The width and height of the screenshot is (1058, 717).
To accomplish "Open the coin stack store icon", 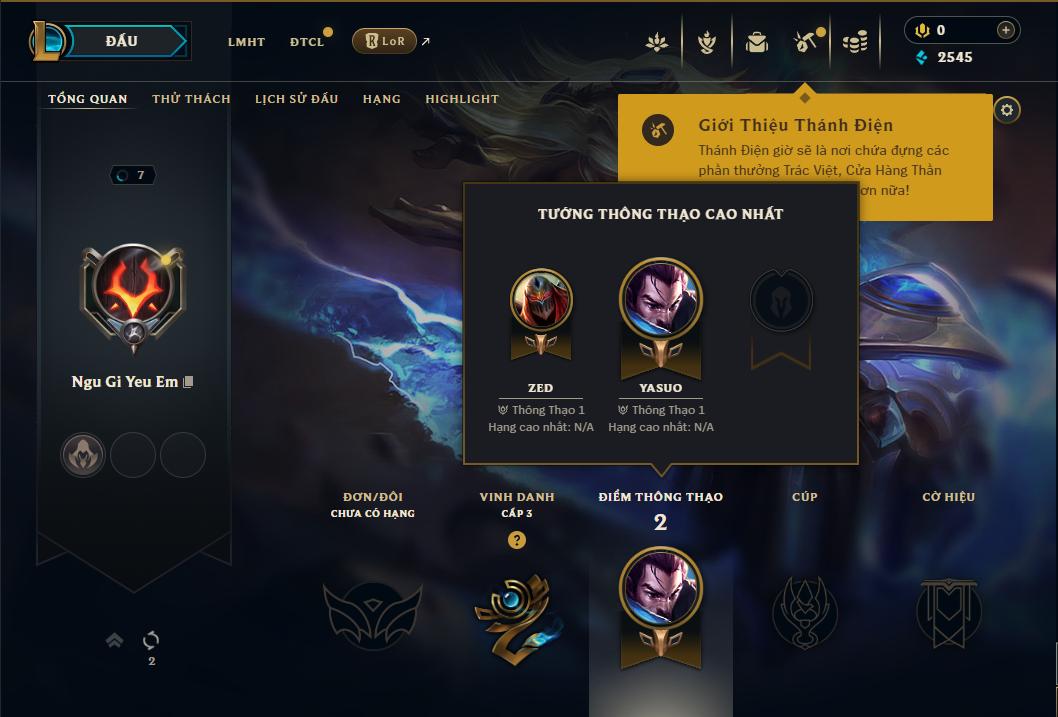I will 854,42.
